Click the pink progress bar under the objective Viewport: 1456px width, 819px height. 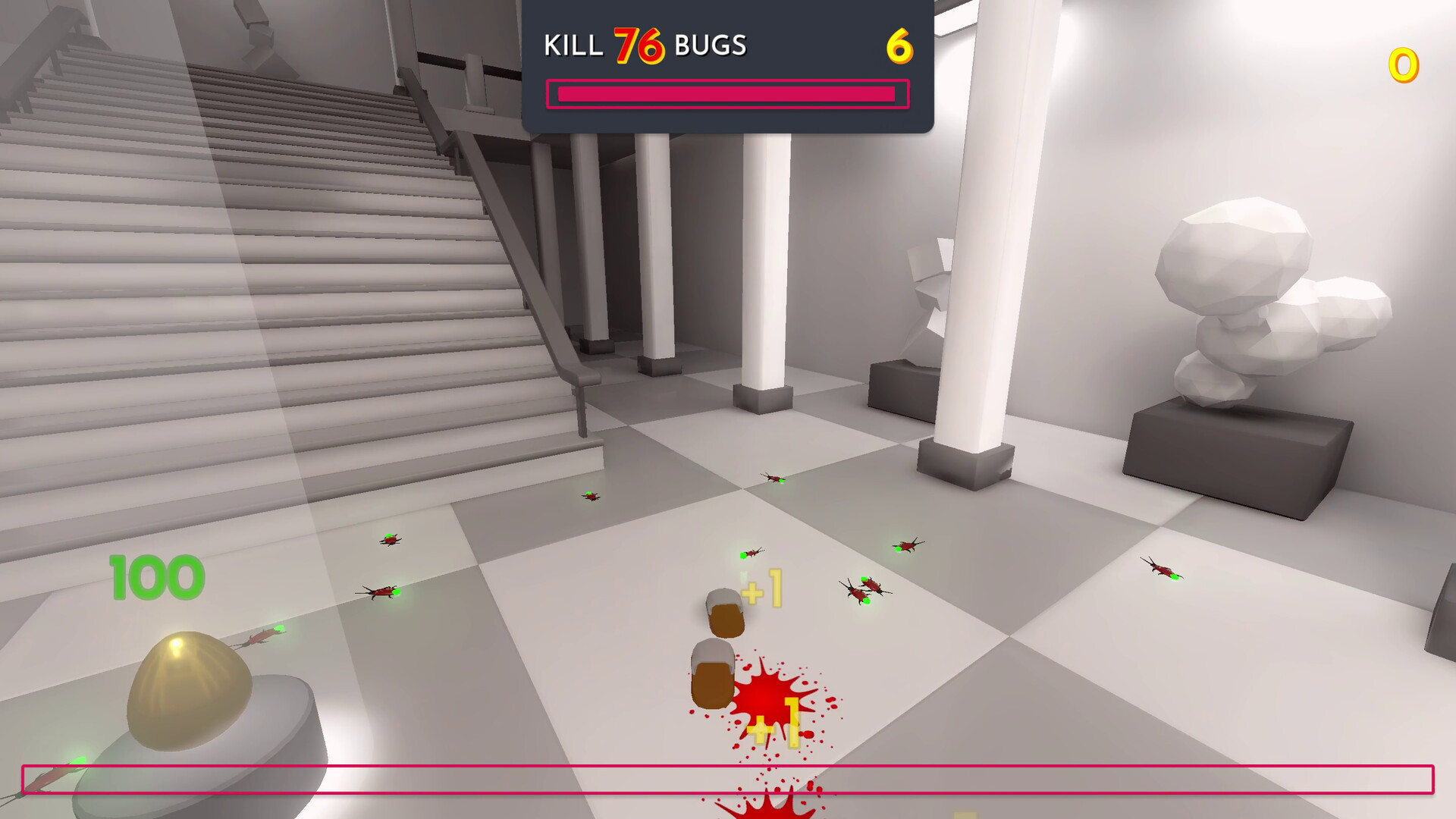(726, 93)
